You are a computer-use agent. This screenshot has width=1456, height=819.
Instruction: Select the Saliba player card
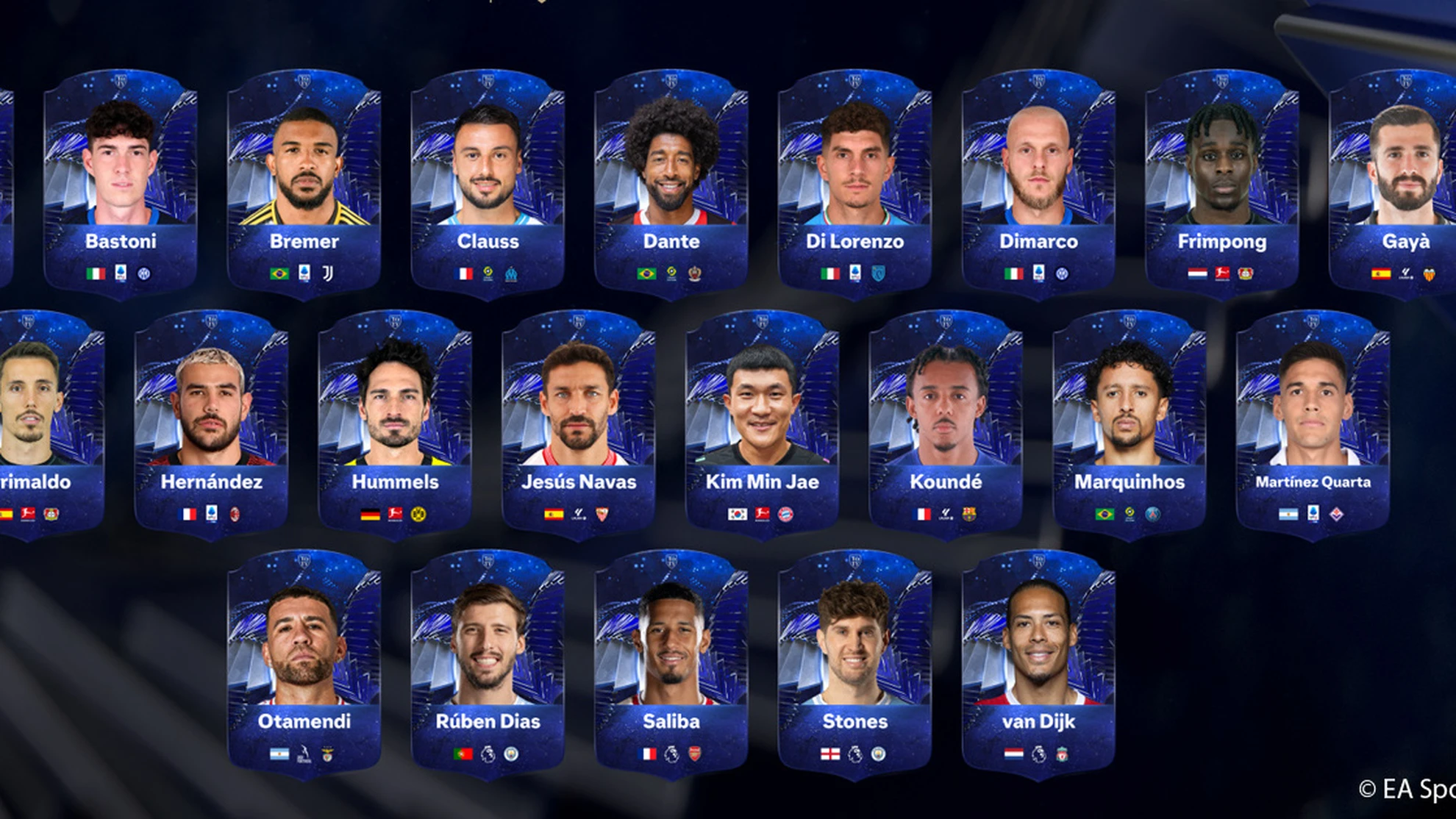click(671, 664)
